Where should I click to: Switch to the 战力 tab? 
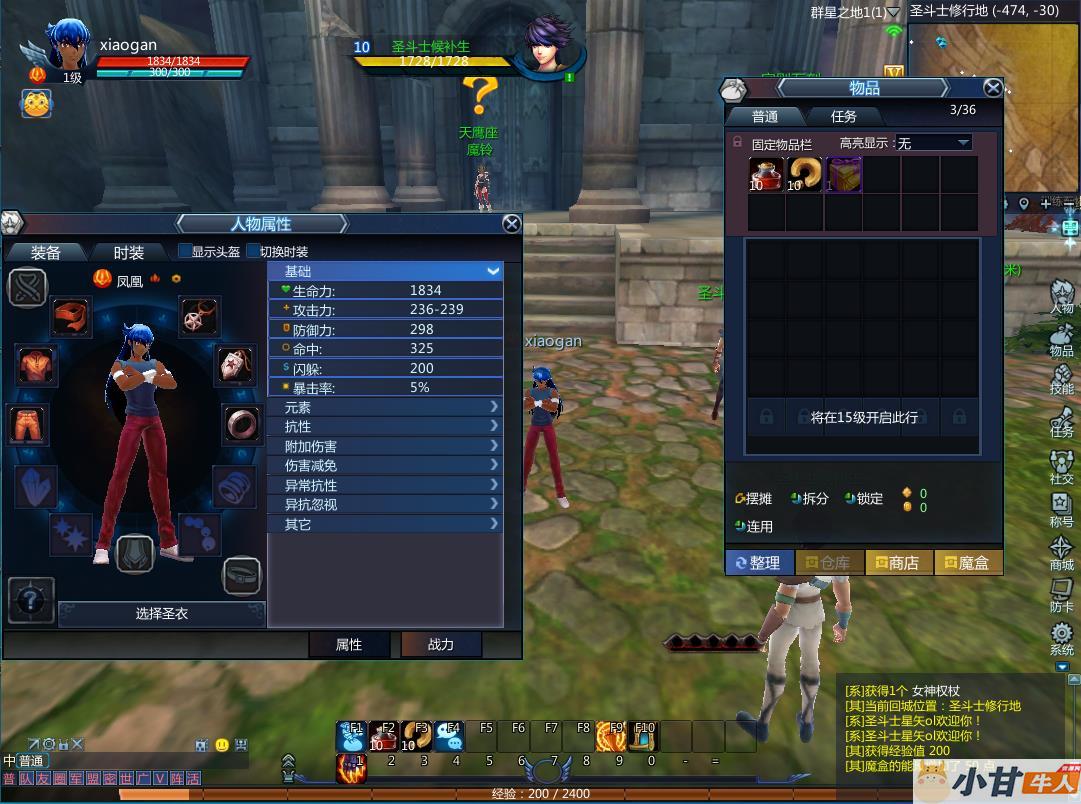point(441,645)
